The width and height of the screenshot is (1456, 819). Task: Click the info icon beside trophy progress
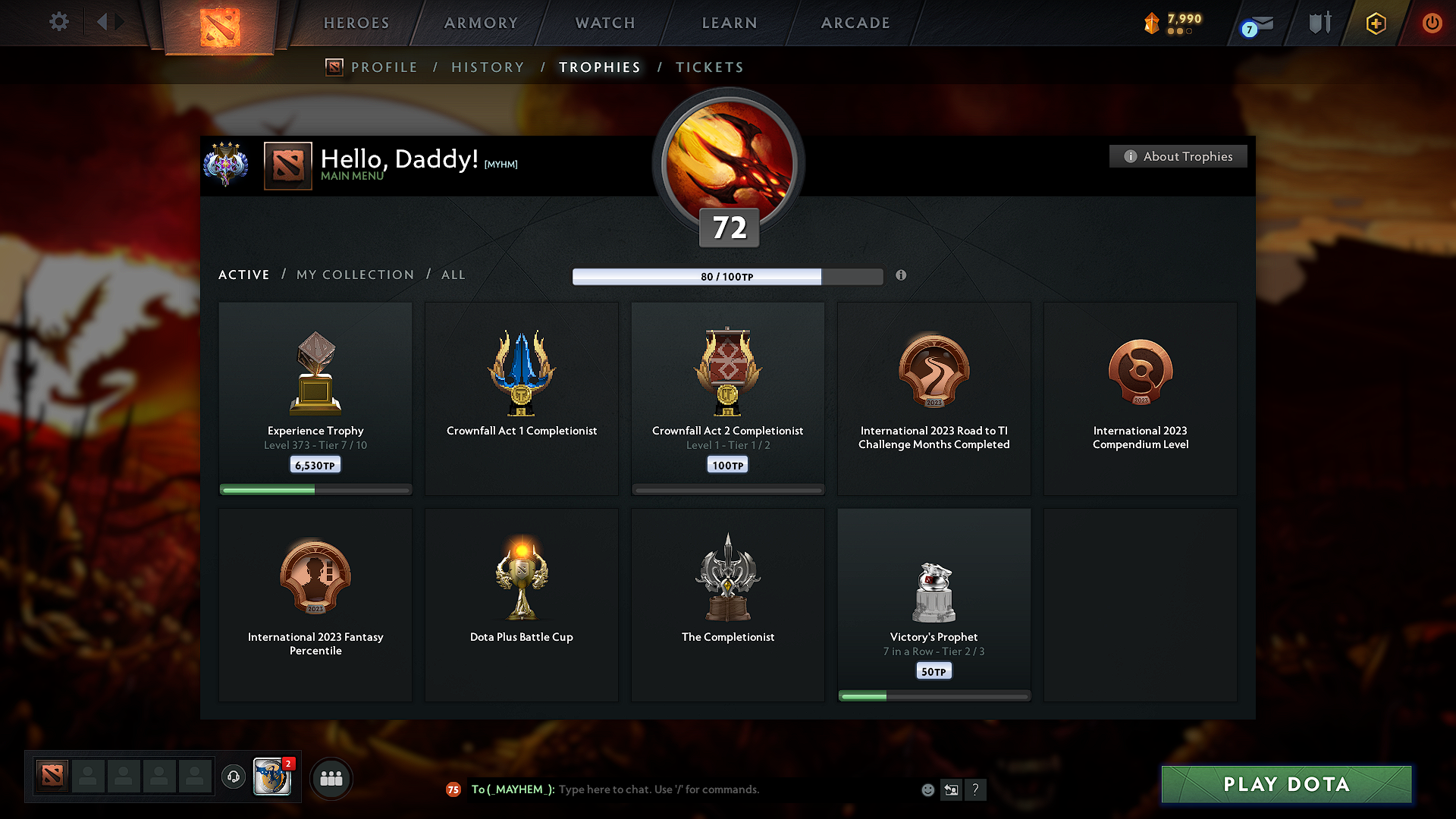coord(902,276)
